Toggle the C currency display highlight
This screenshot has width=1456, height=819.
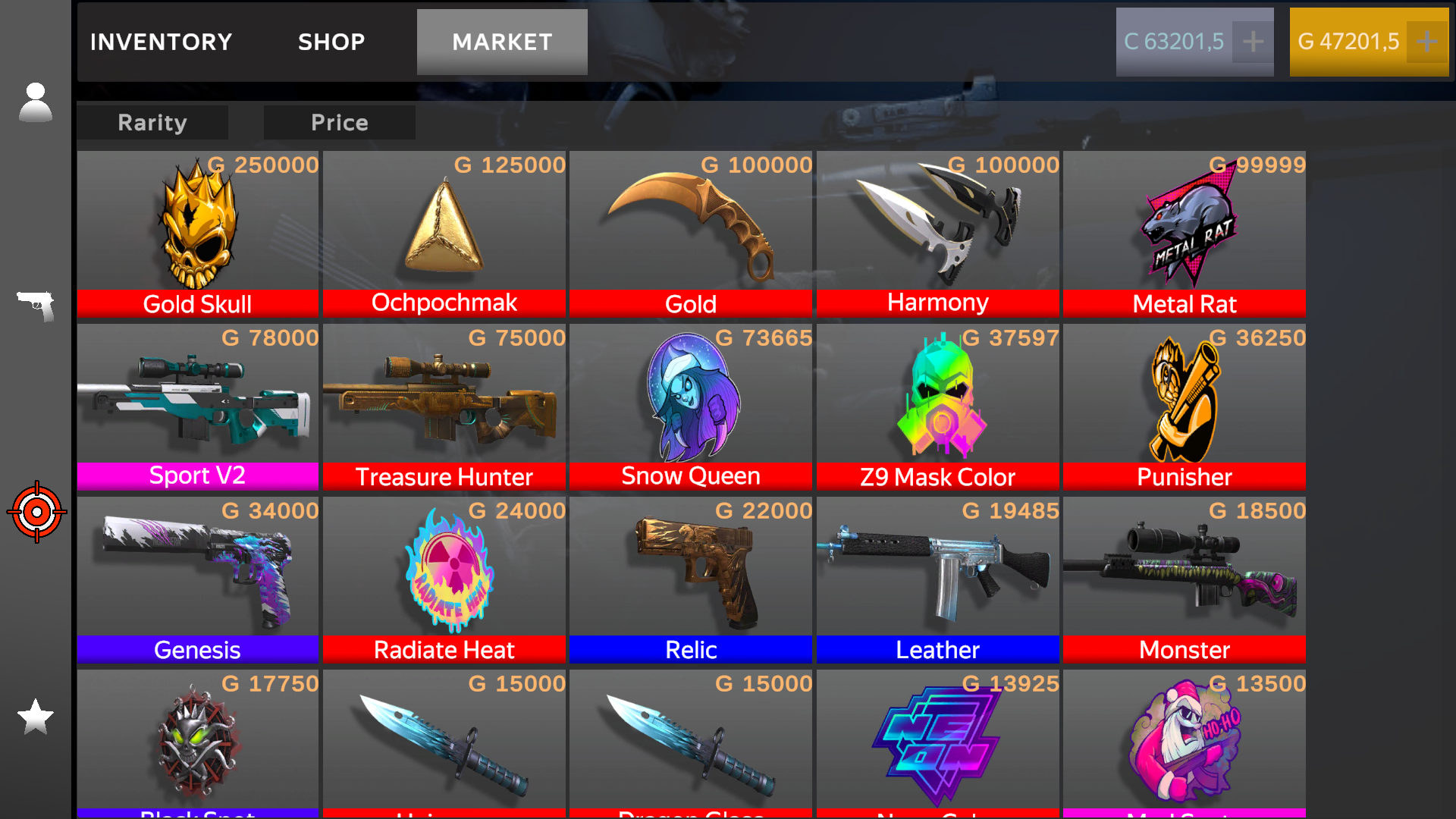click(1175, 42)
